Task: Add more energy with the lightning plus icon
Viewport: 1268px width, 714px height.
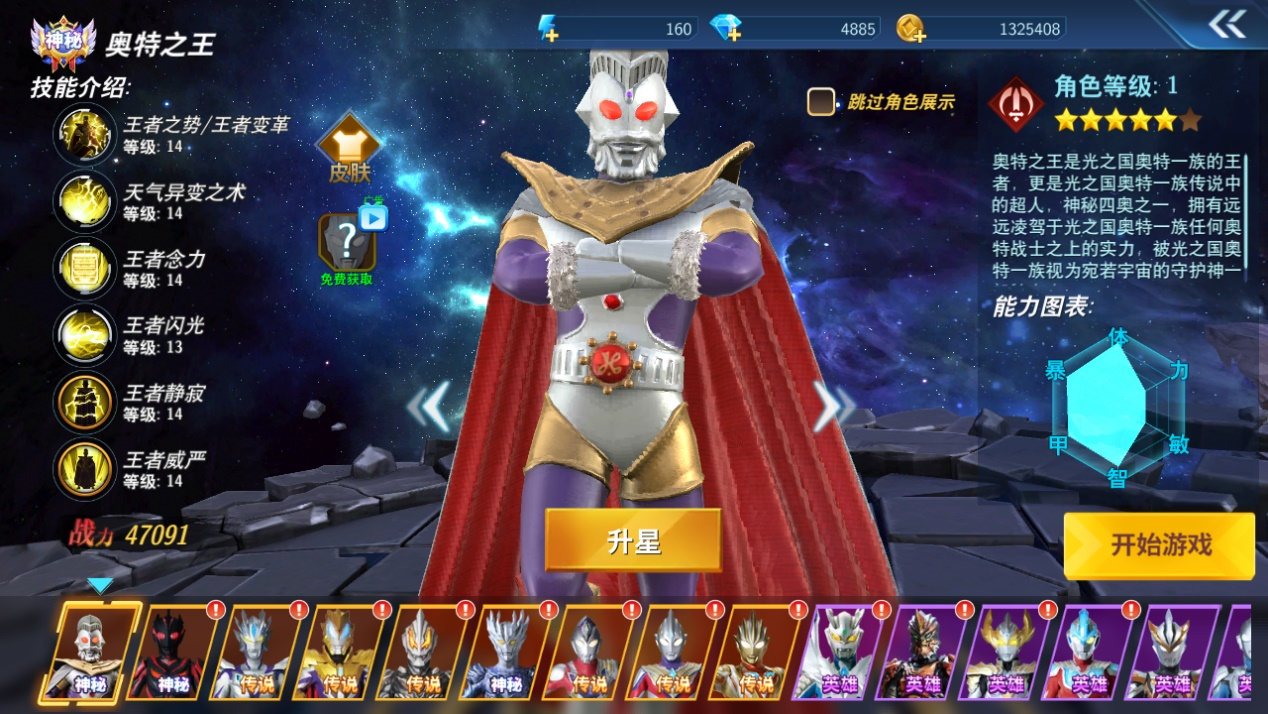Action: 548,28
